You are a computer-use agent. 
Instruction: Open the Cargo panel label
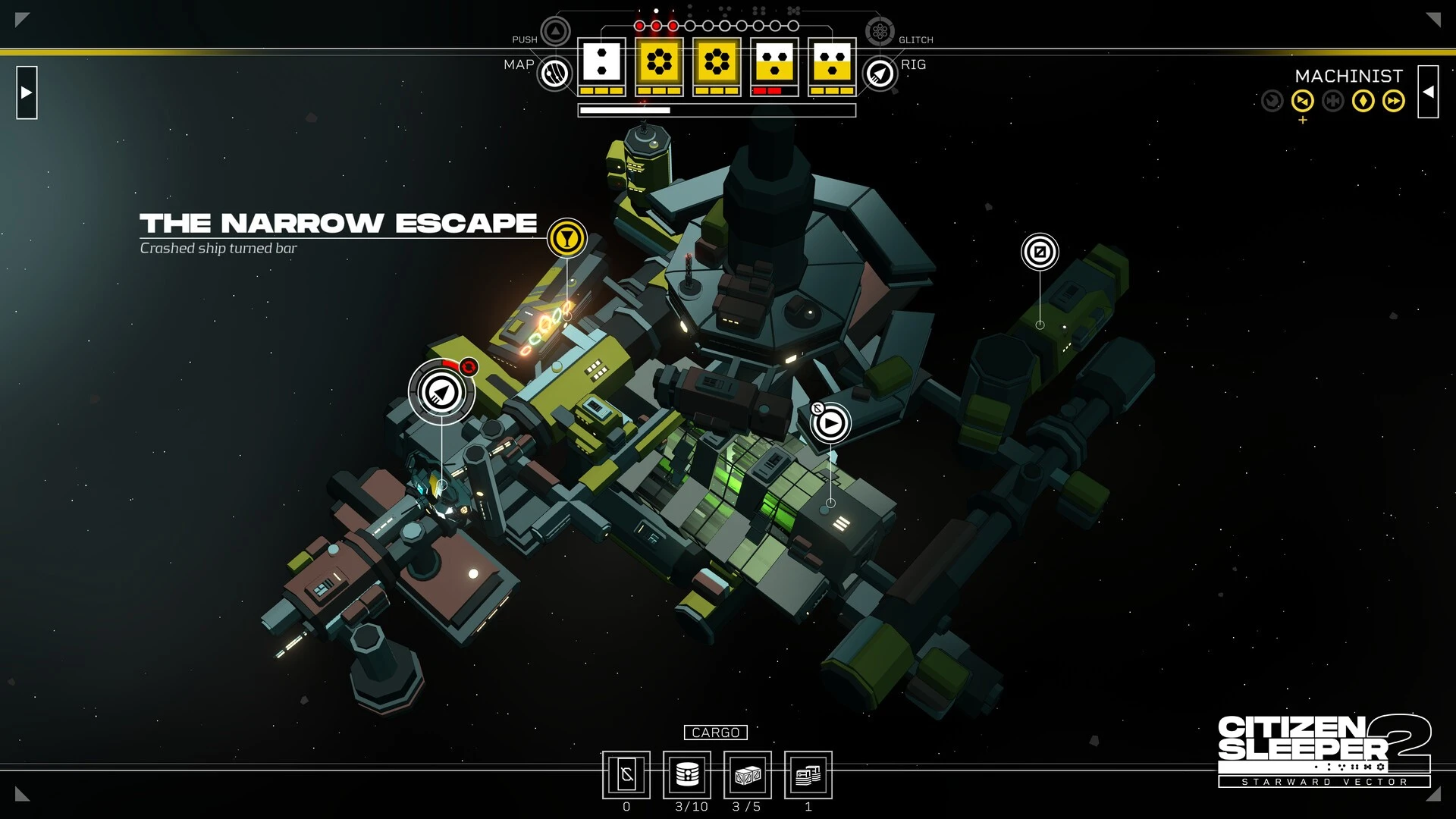[715, 733]
